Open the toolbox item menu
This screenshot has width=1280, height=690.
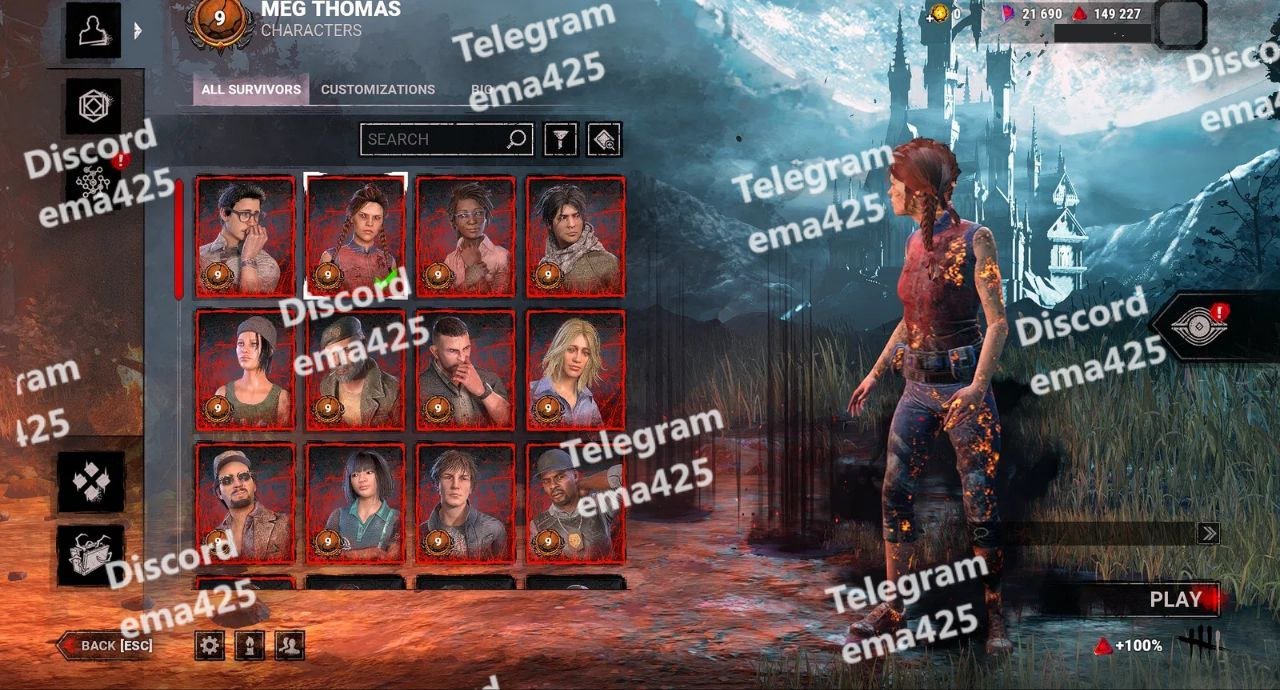click(91, 555)
